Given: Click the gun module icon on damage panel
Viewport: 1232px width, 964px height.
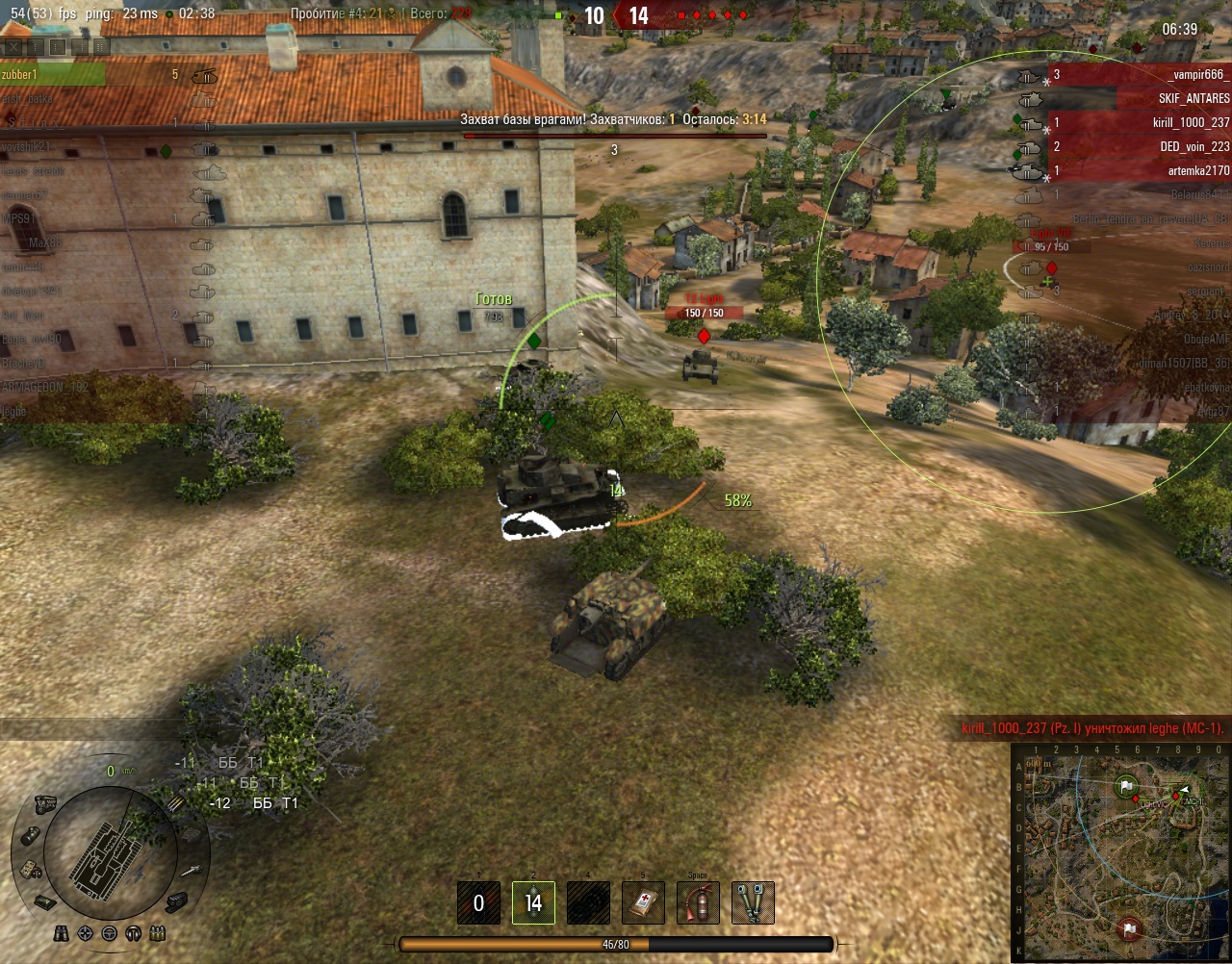Looking at the screenshot, I should [x=191, y=871].
